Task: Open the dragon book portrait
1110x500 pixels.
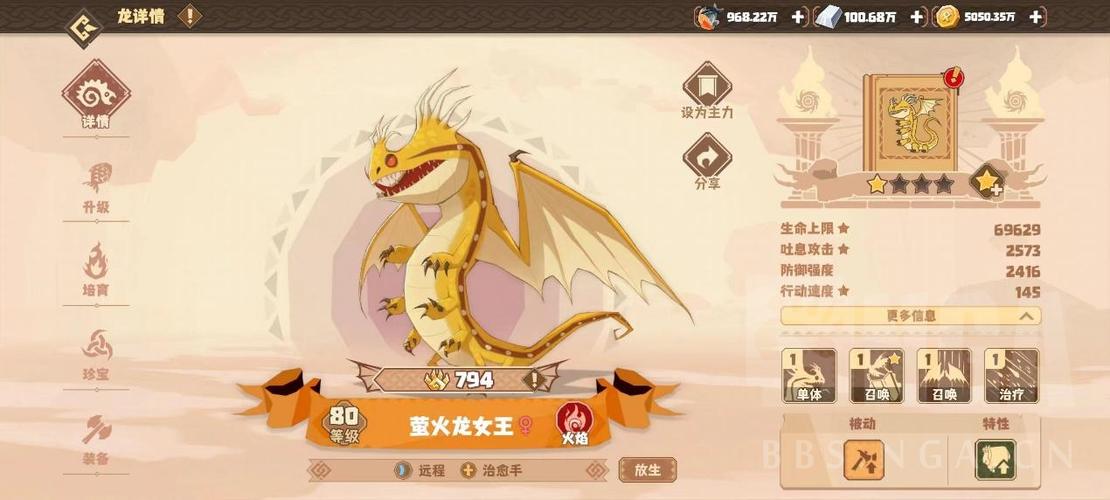Action: pyautogui.click(x=910, y=118)
